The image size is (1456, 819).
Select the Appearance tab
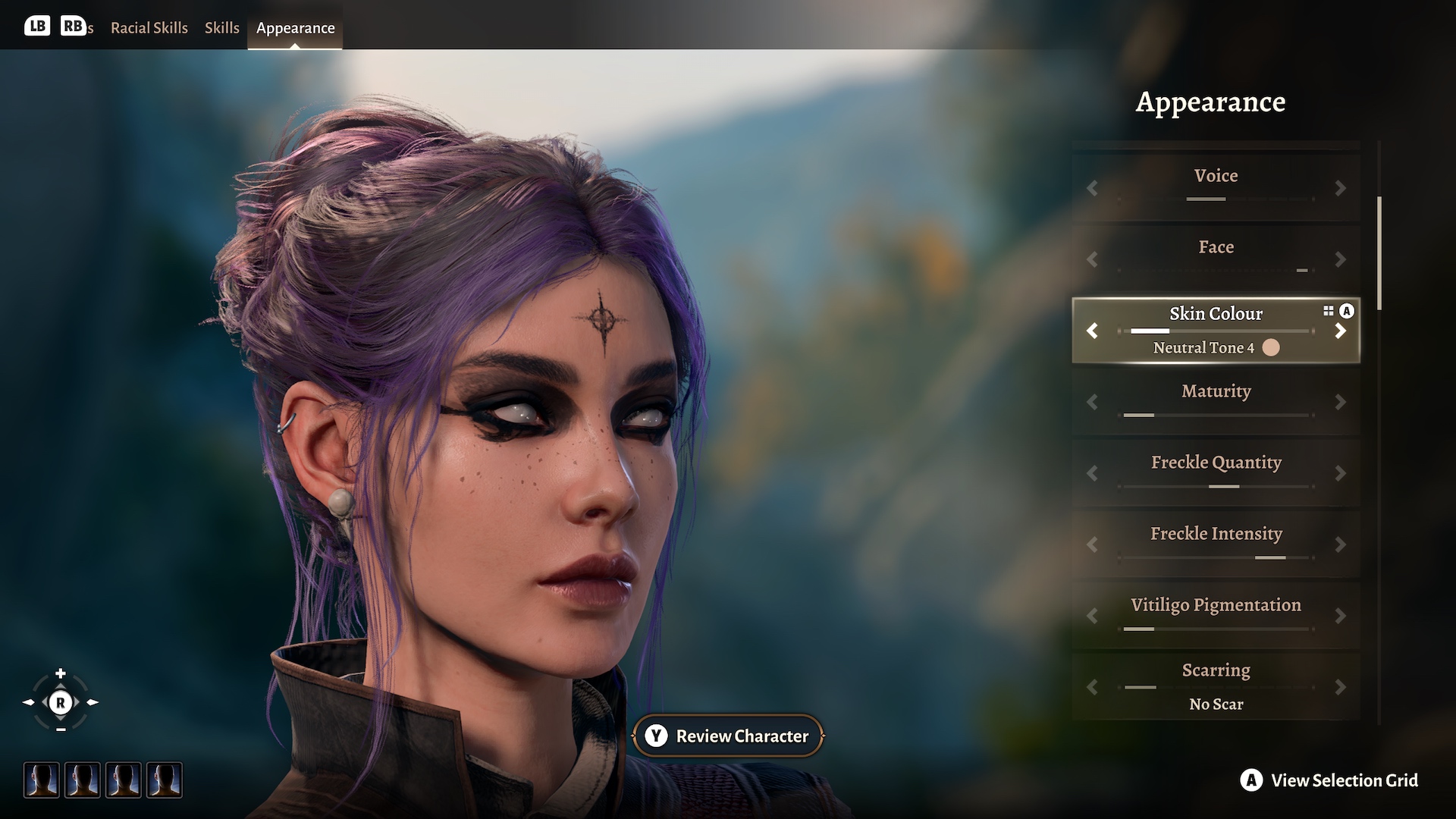tap(295, 28)
